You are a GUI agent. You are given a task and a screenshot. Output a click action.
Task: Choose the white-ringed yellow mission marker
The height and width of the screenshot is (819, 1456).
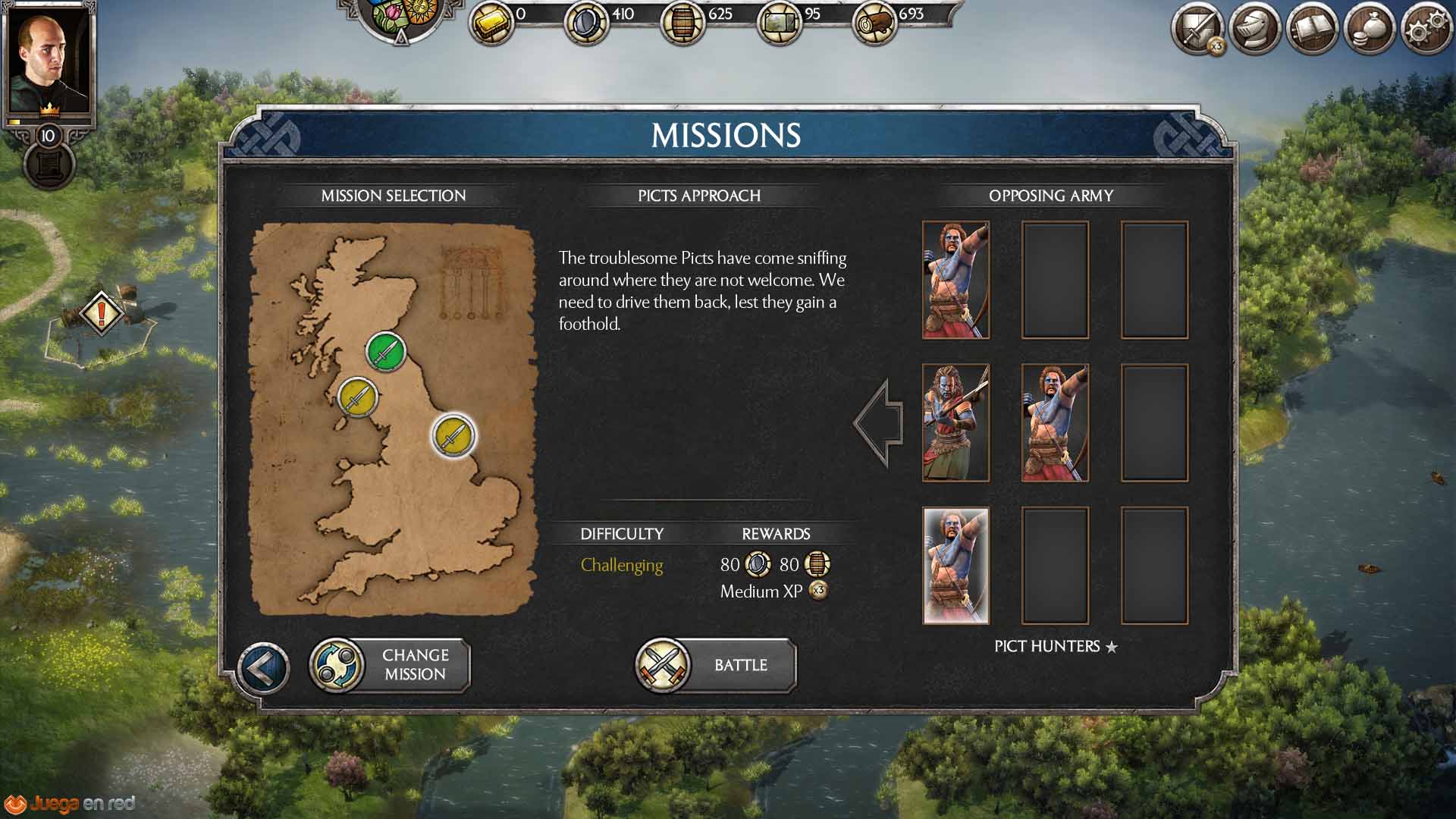pyautogui.click(x=453, y=435)
